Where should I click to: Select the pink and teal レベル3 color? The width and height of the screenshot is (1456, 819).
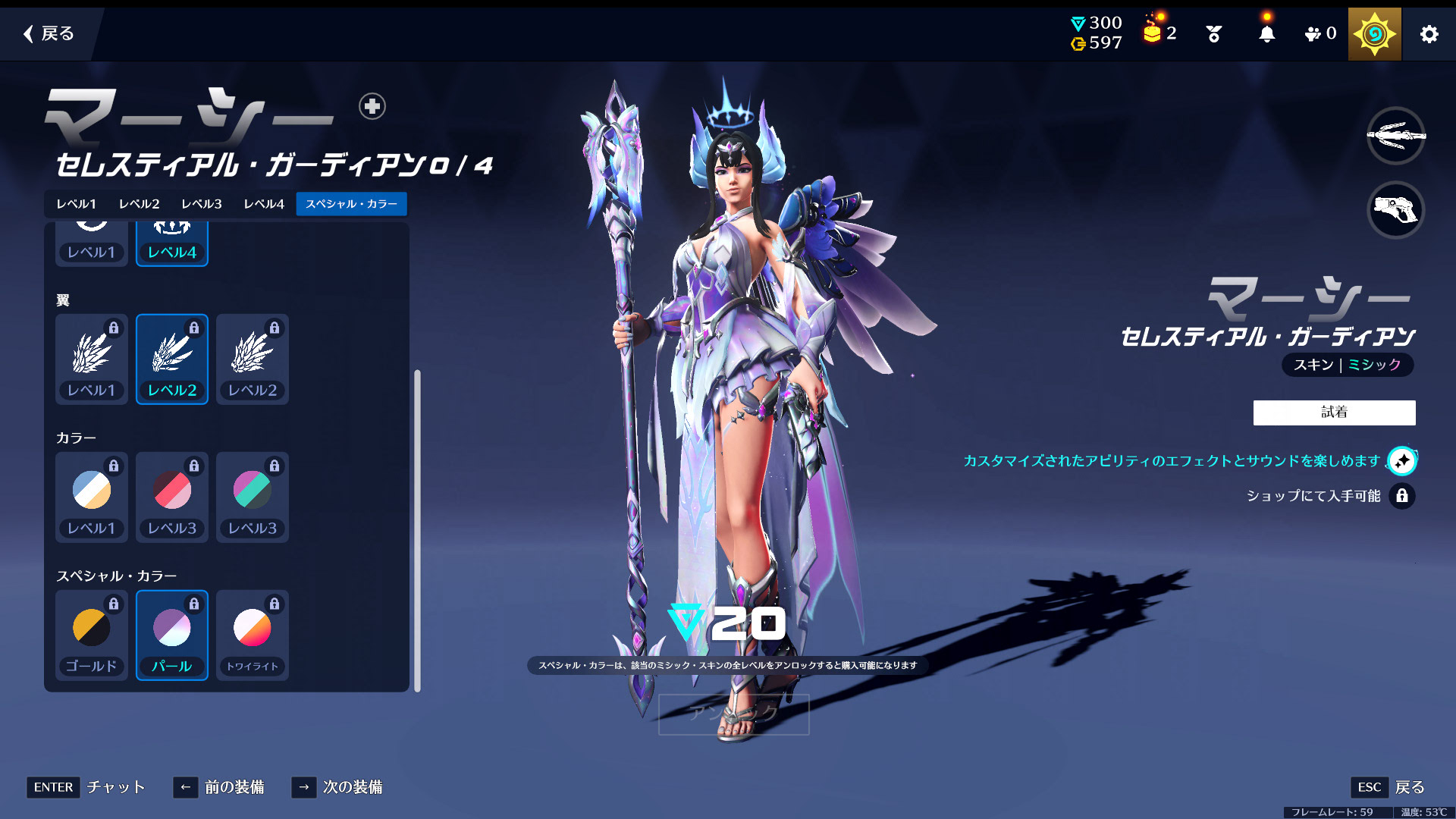click(x=253, y=497)
